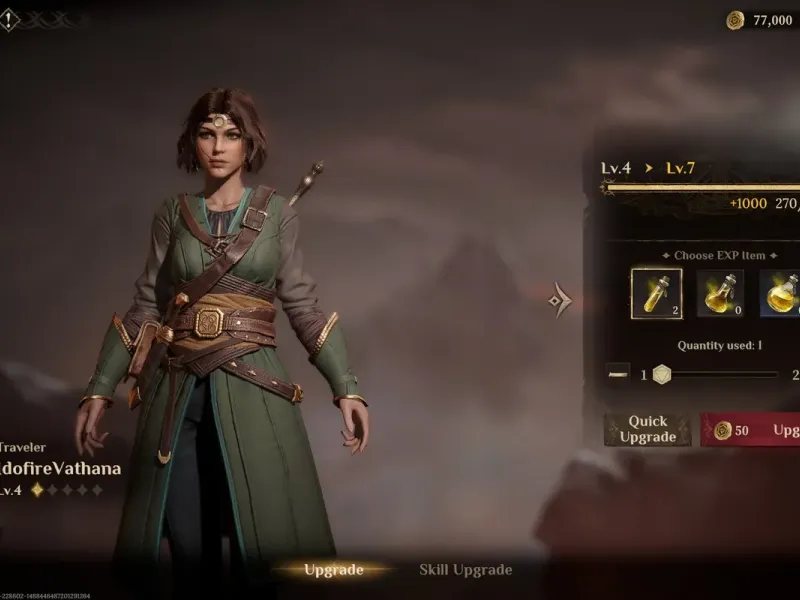
Task: Choose the round flask EXP item with 0
Action: (x=719, y=294)
